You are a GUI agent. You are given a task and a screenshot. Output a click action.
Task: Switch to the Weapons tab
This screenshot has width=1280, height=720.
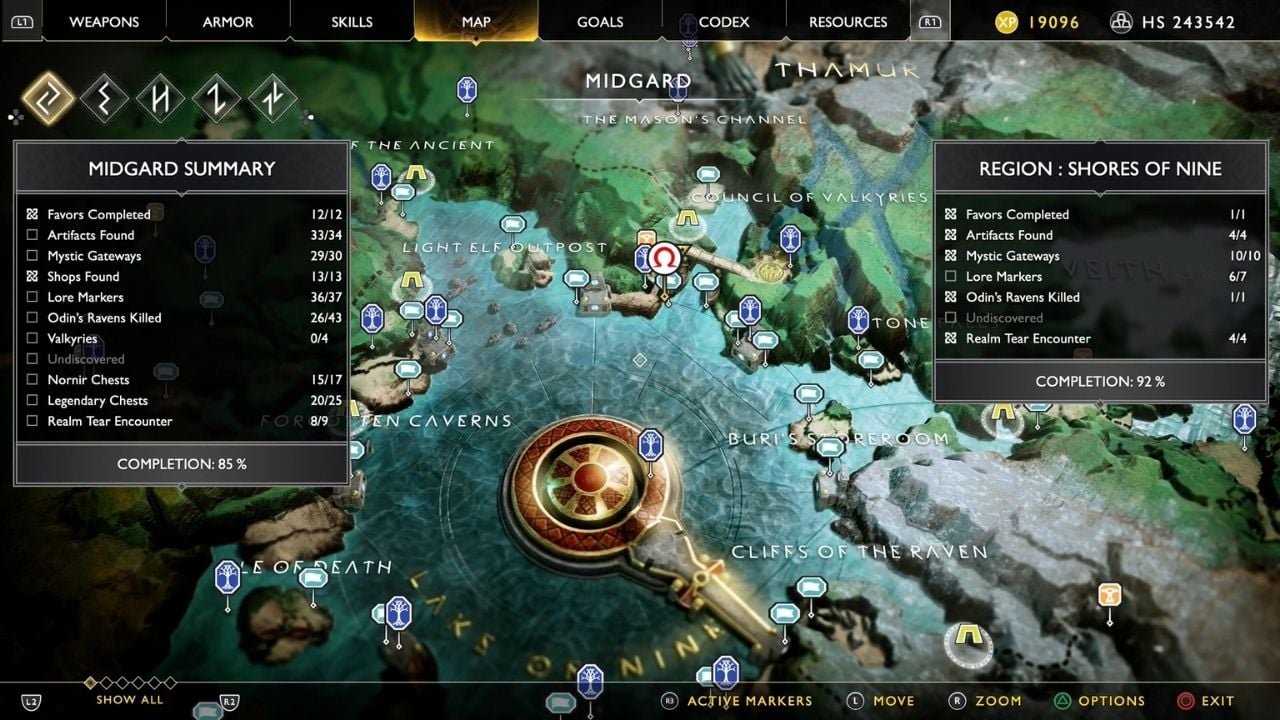[104, 22]
